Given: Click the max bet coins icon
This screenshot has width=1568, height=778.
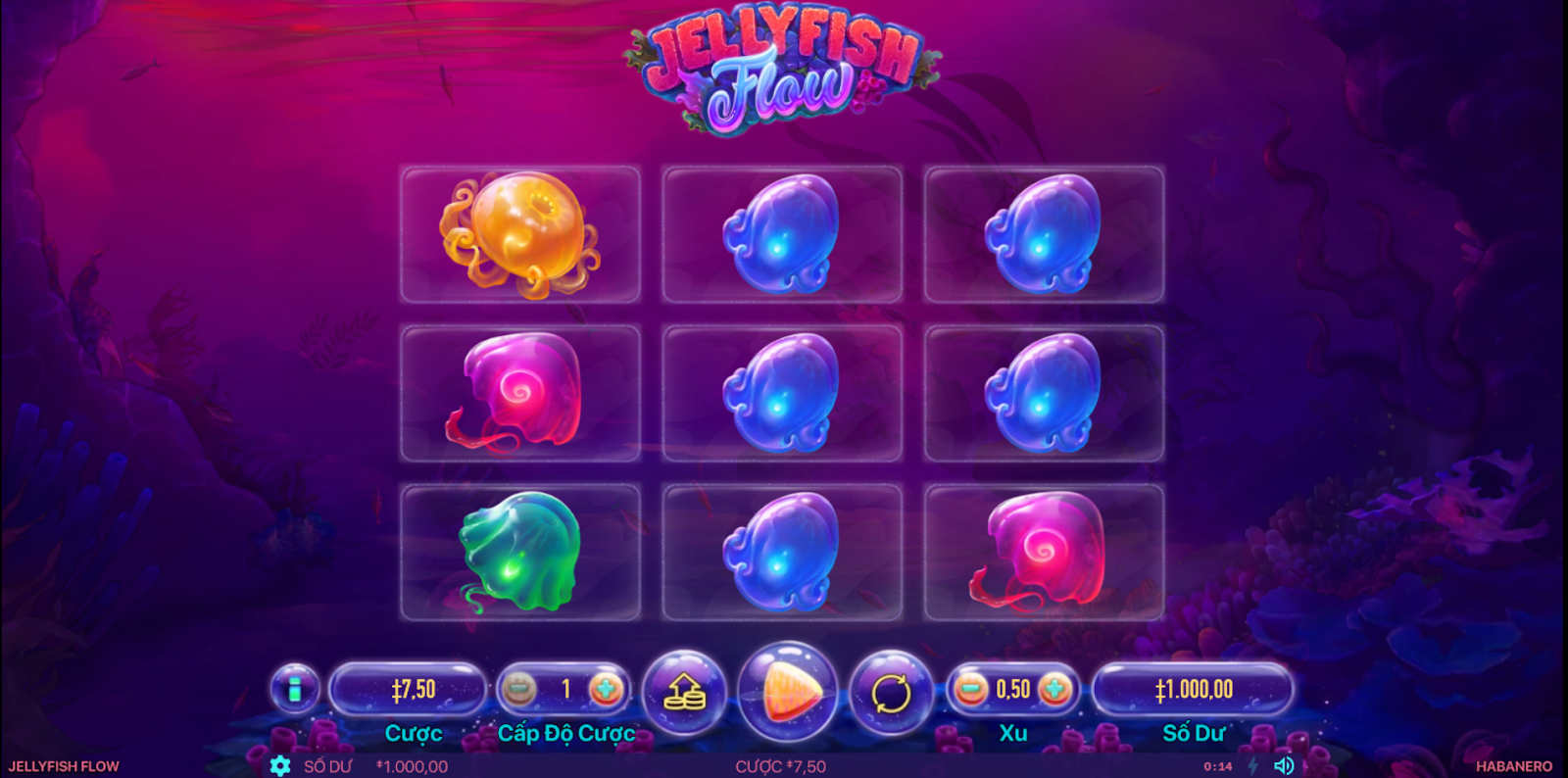Looking at the screenshot, I should pos(685,688).
